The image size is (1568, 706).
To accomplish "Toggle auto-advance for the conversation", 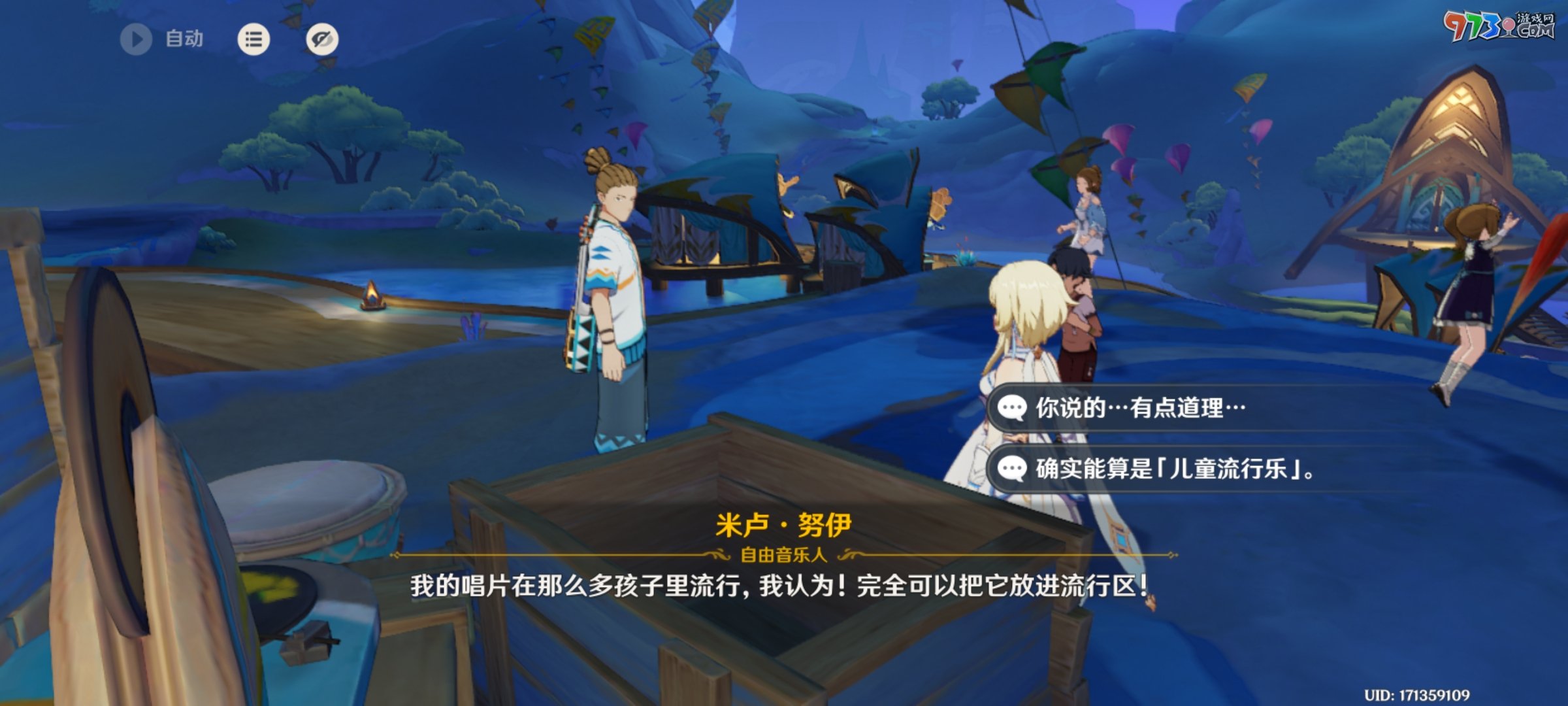I will [135, 40].
